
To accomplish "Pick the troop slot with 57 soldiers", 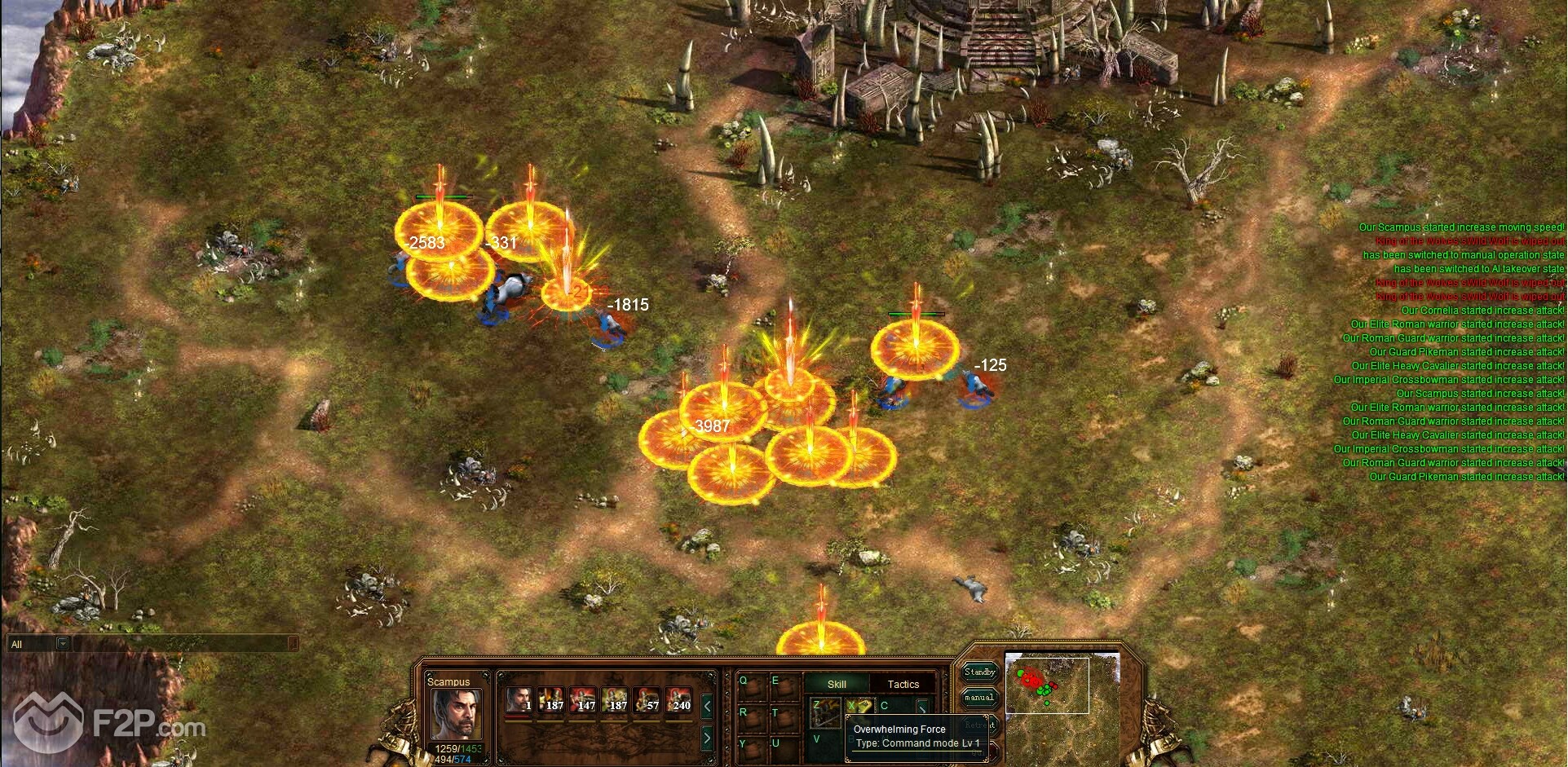I will point(646,700).
